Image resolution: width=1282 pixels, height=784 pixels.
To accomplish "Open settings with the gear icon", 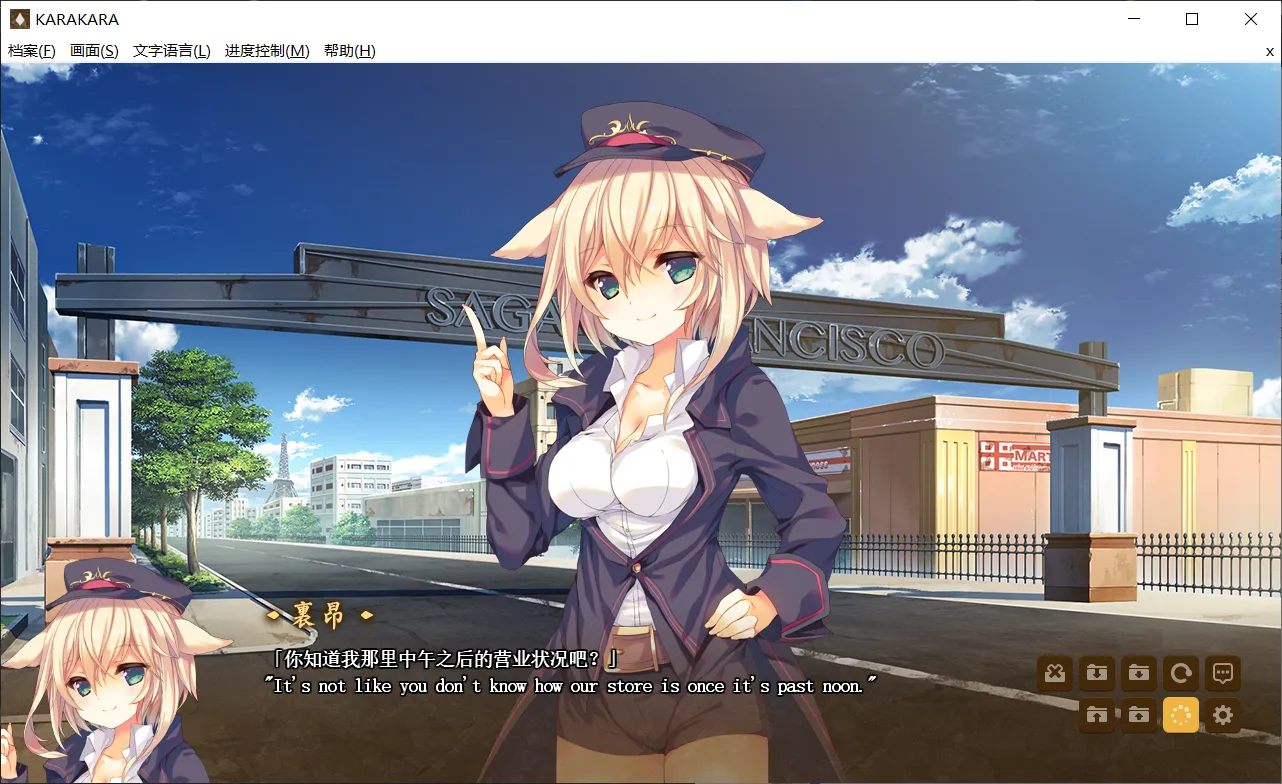I will coord(1222,715).
